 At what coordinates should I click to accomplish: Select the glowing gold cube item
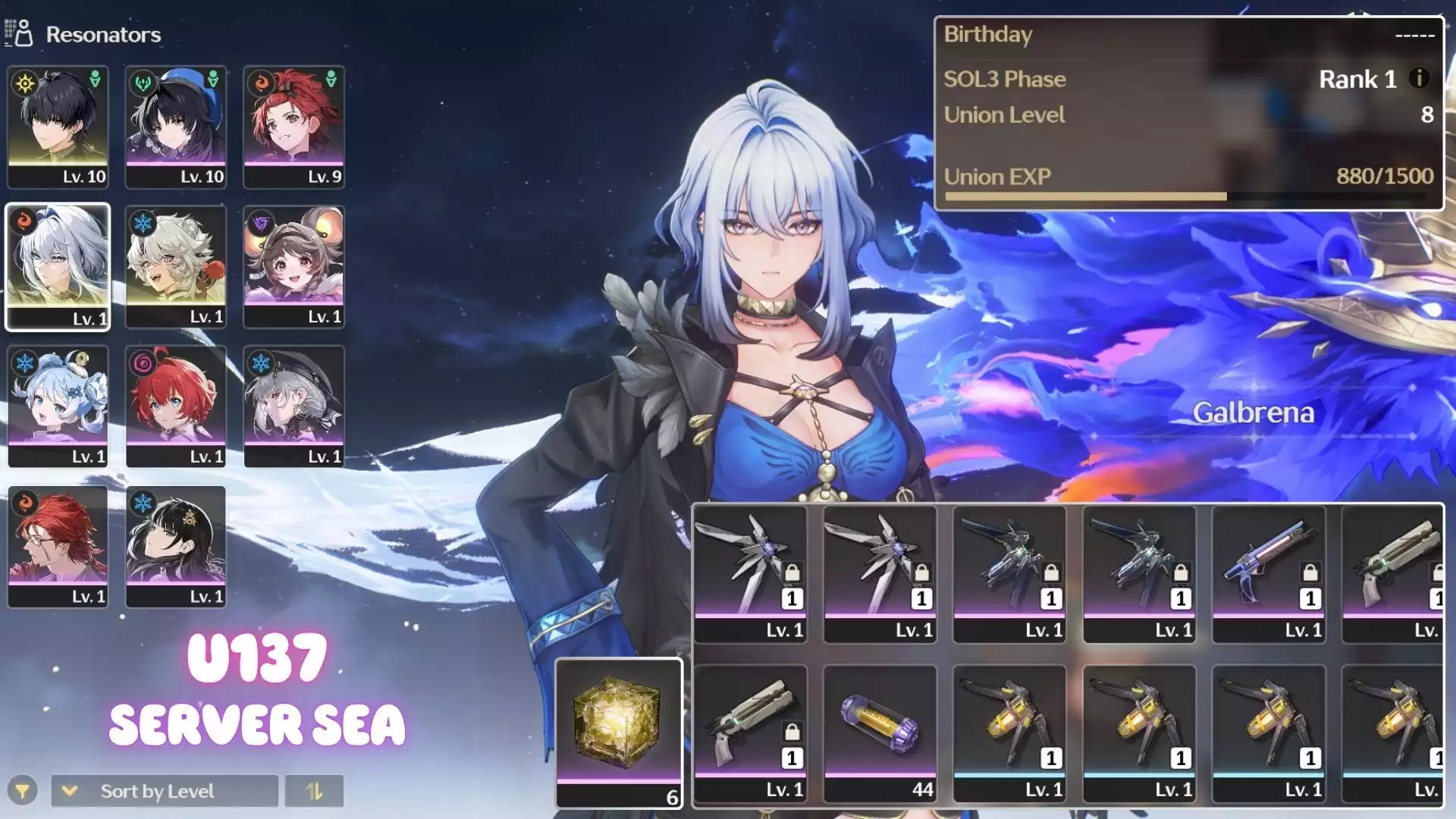pos(619,733)
